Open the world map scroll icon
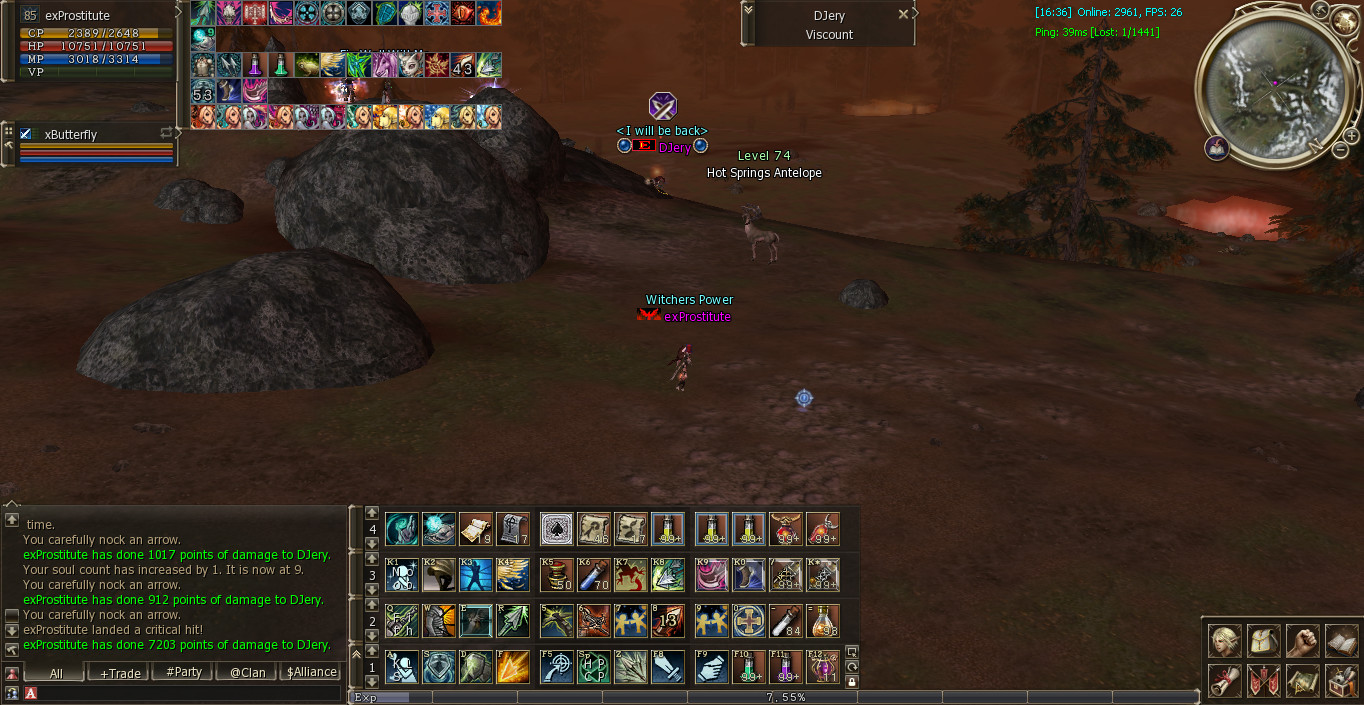Viewport: 1364px width, 705px height. [1302, 680]
